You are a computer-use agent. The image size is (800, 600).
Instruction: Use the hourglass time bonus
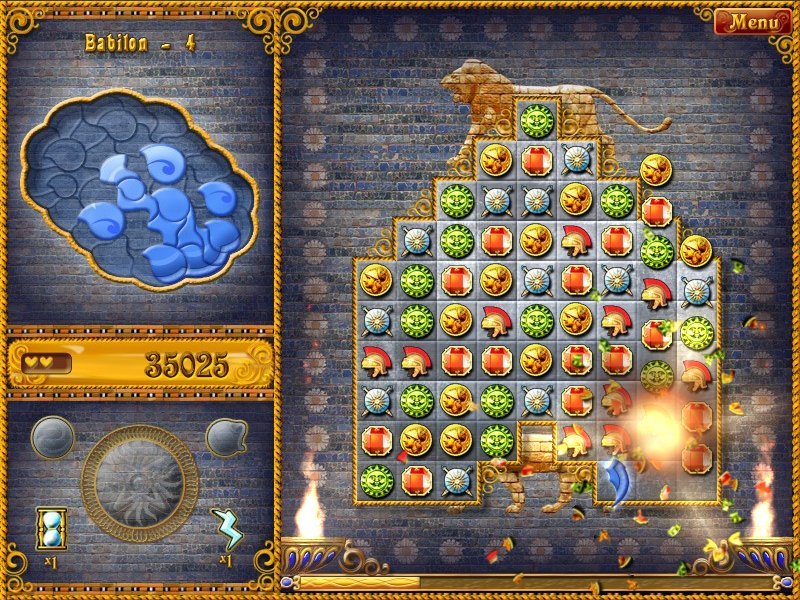coord(50,528)
